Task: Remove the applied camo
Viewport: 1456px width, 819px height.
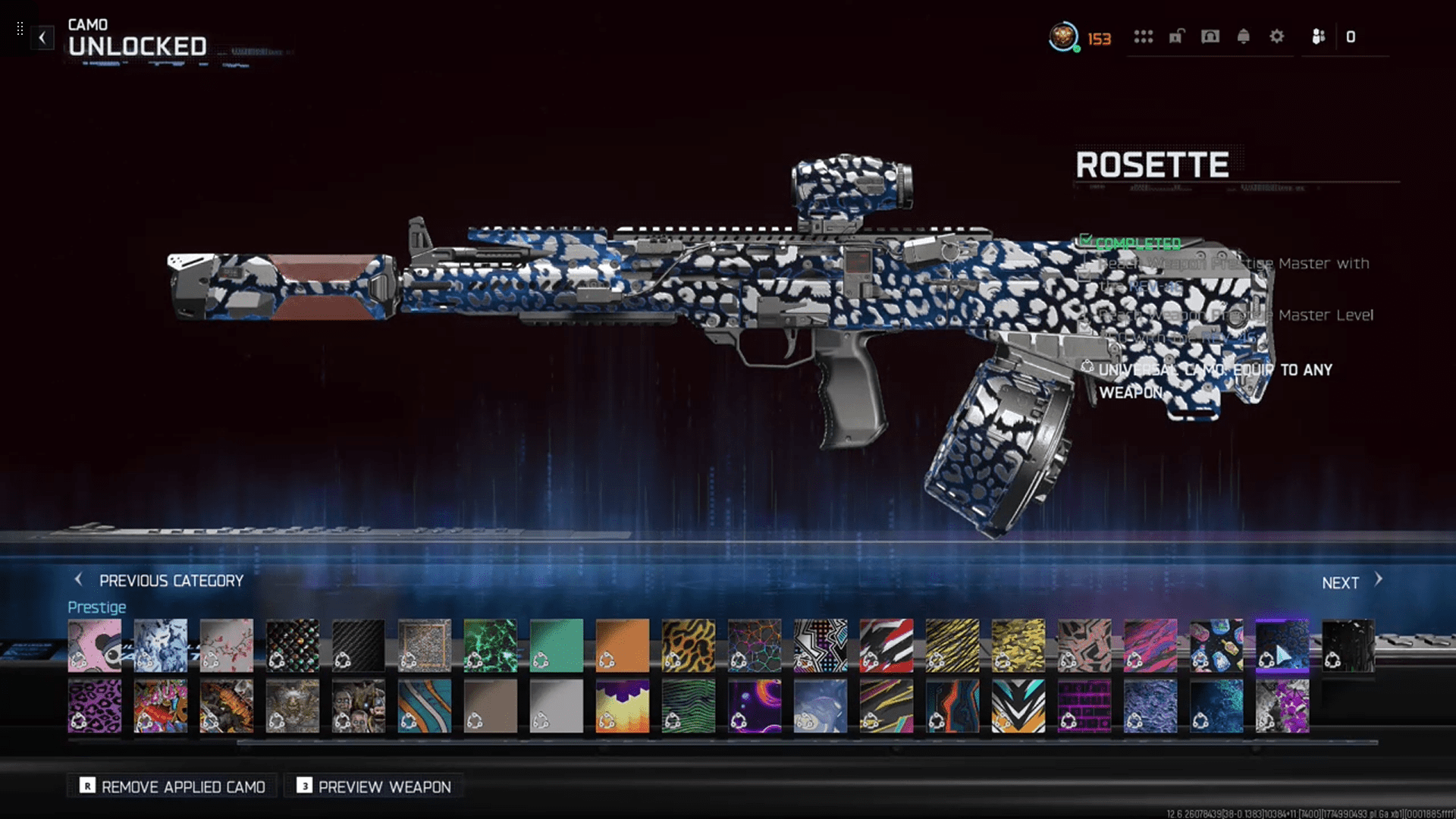Action: (172, 786)
